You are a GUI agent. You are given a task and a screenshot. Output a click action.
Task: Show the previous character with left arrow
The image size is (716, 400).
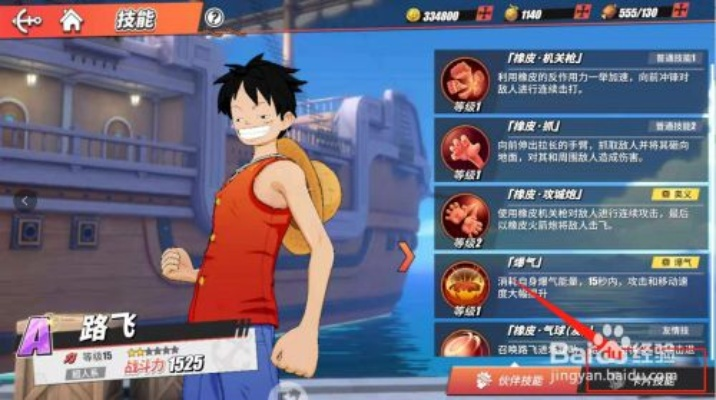(26, 200)
